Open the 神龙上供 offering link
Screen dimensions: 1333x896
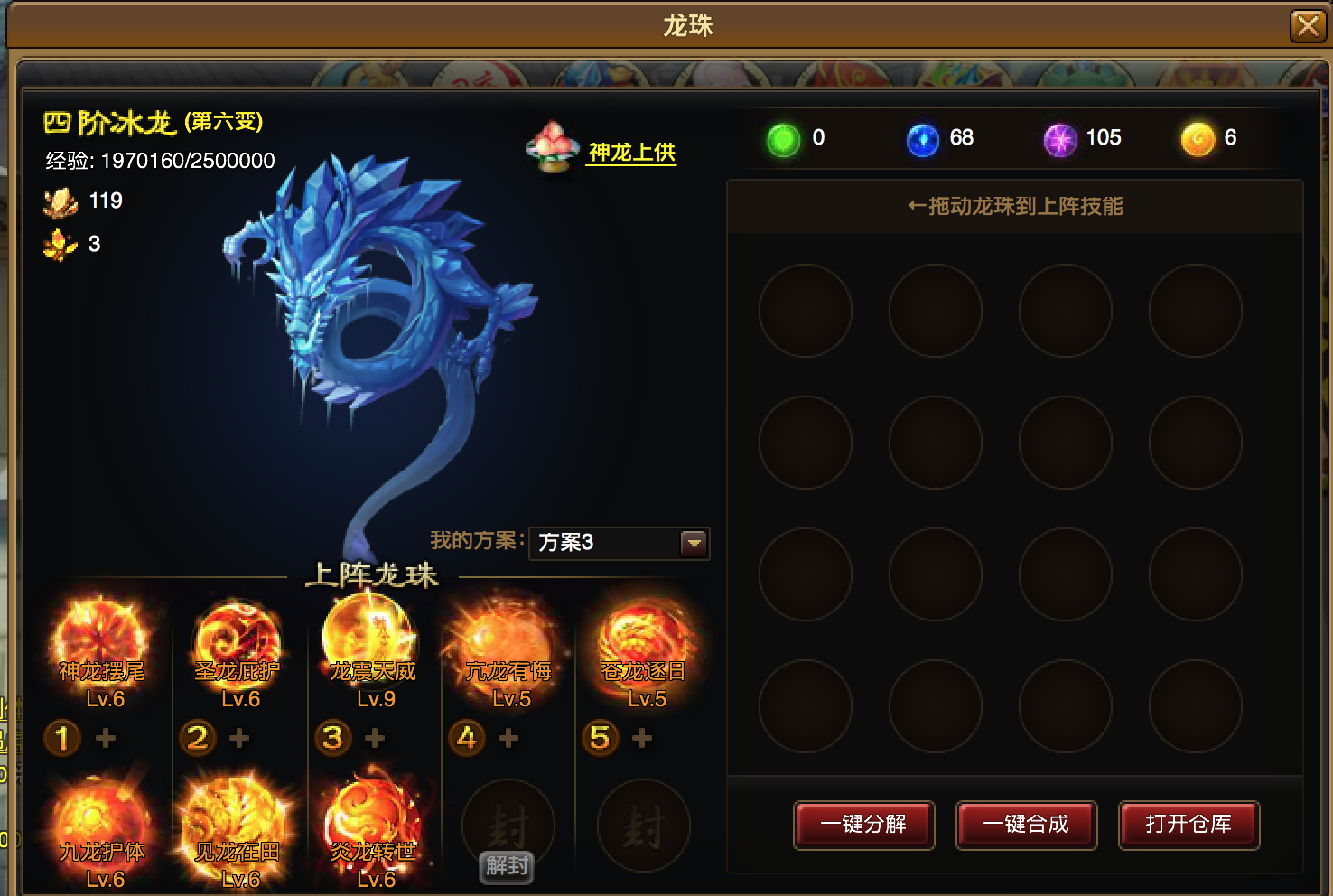tap(630, 154)
